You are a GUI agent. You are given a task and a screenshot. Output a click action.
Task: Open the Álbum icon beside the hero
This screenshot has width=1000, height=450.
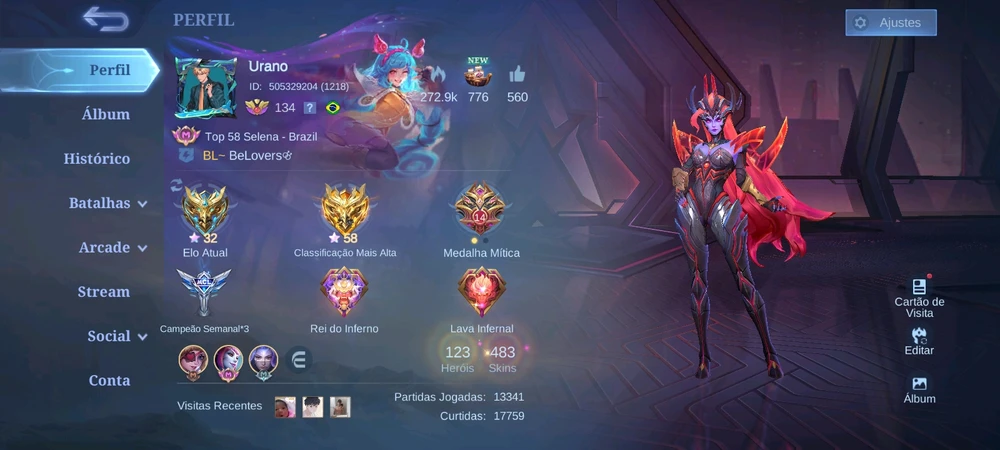pyautogui.click(x=919, y=388)
